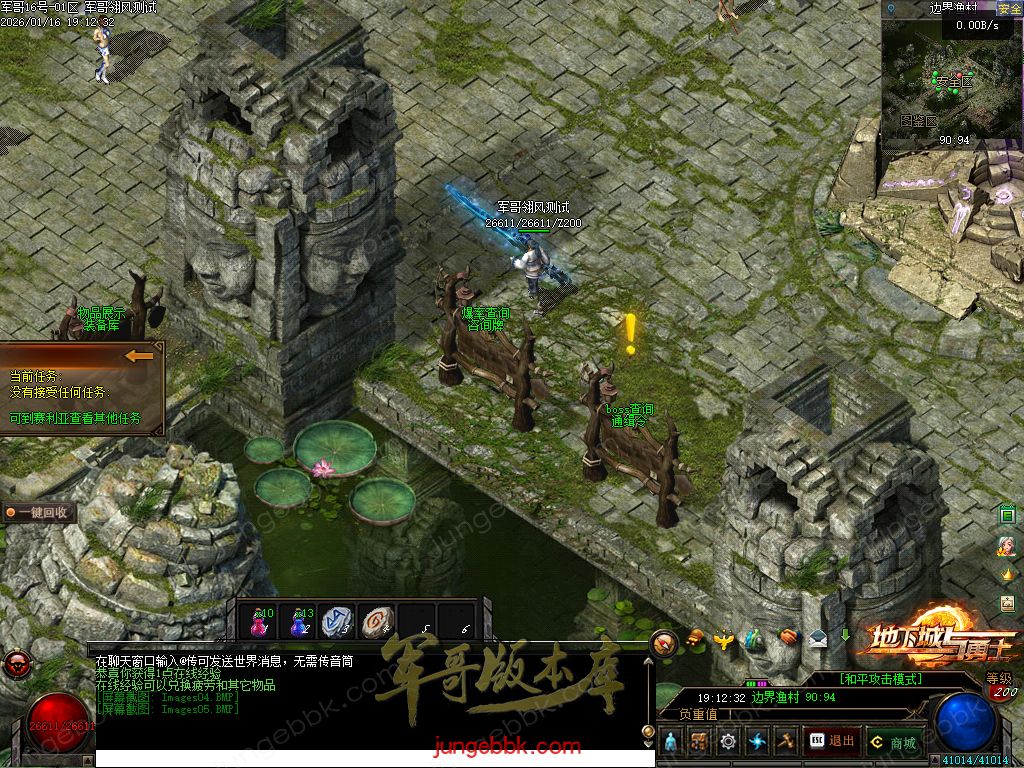Image resolution: width=1024 pixels, height=768 pixels.
Task: Click the handshake trade icon
Action: [789, 636]
